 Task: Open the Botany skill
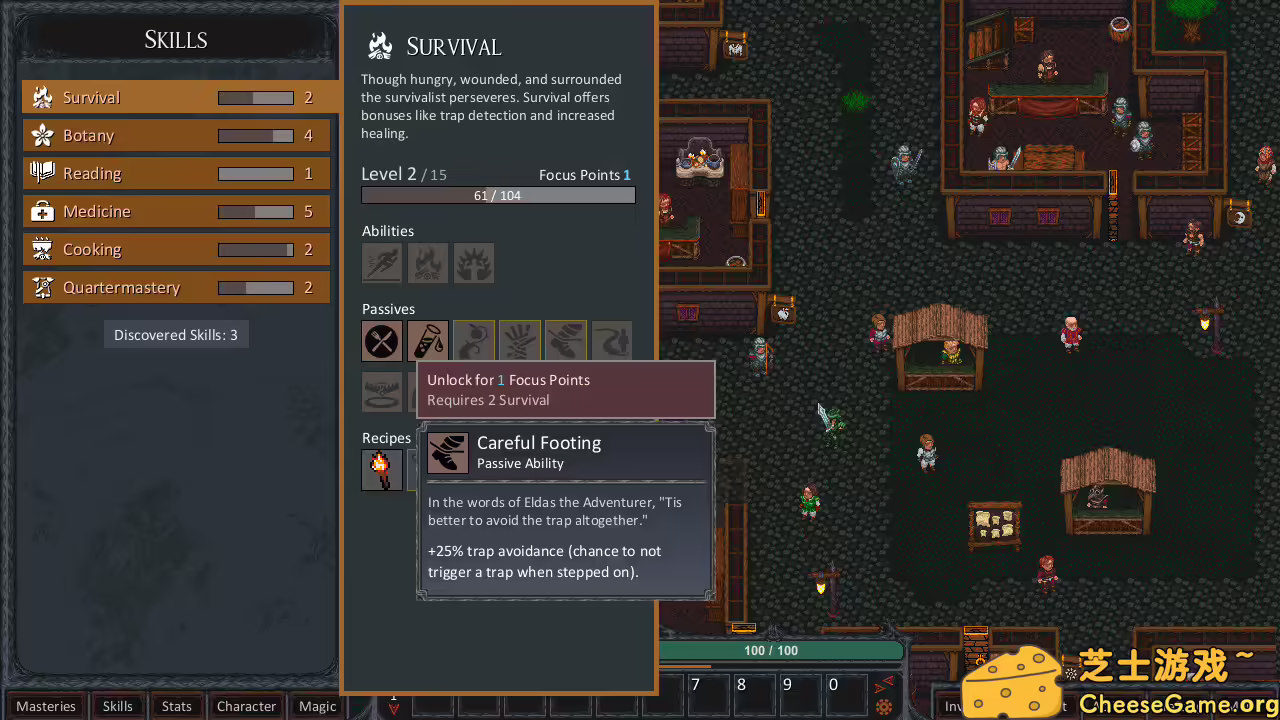(175, 135)
